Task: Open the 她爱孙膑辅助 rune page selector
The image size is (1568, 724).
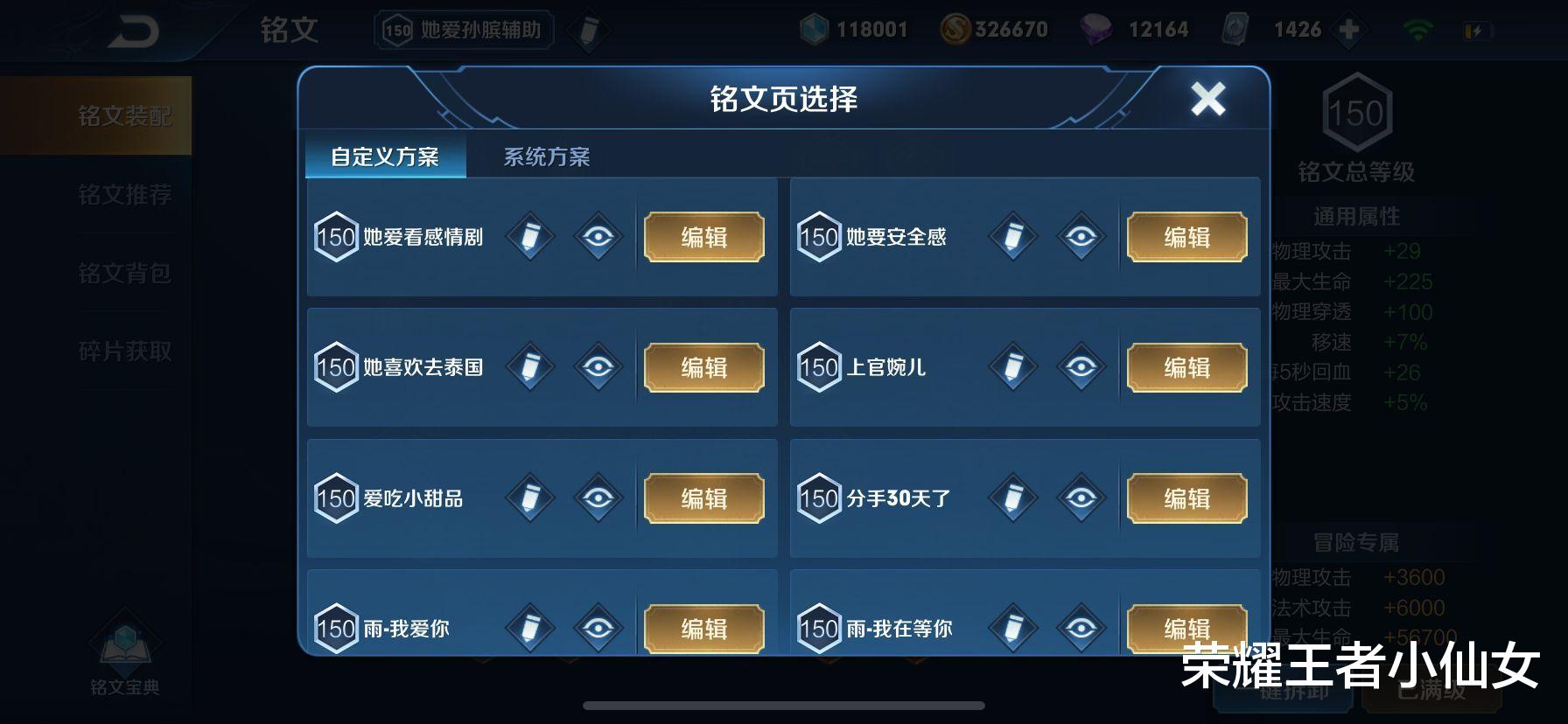Action: click(x=462, y=29)
